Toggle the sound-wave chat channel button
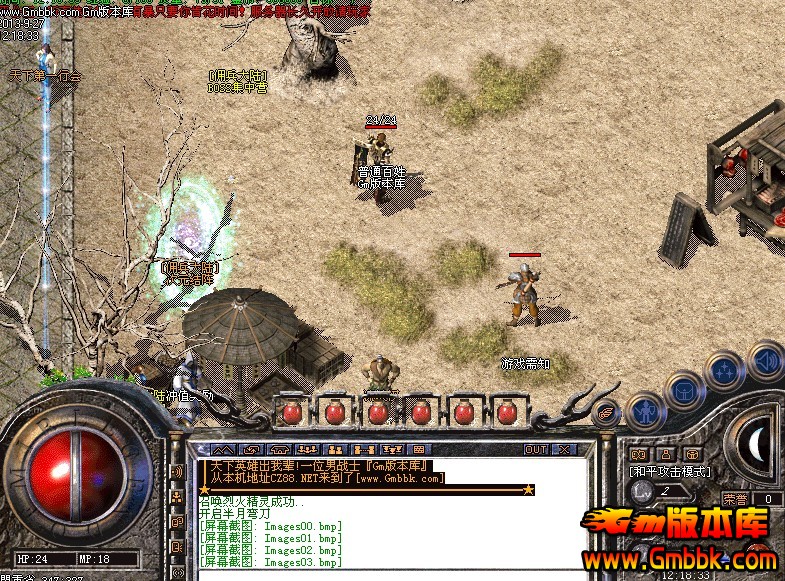Image resolution: width=785 pixels, height=581 pixels. pyautogui.click(x=178, y=471)
